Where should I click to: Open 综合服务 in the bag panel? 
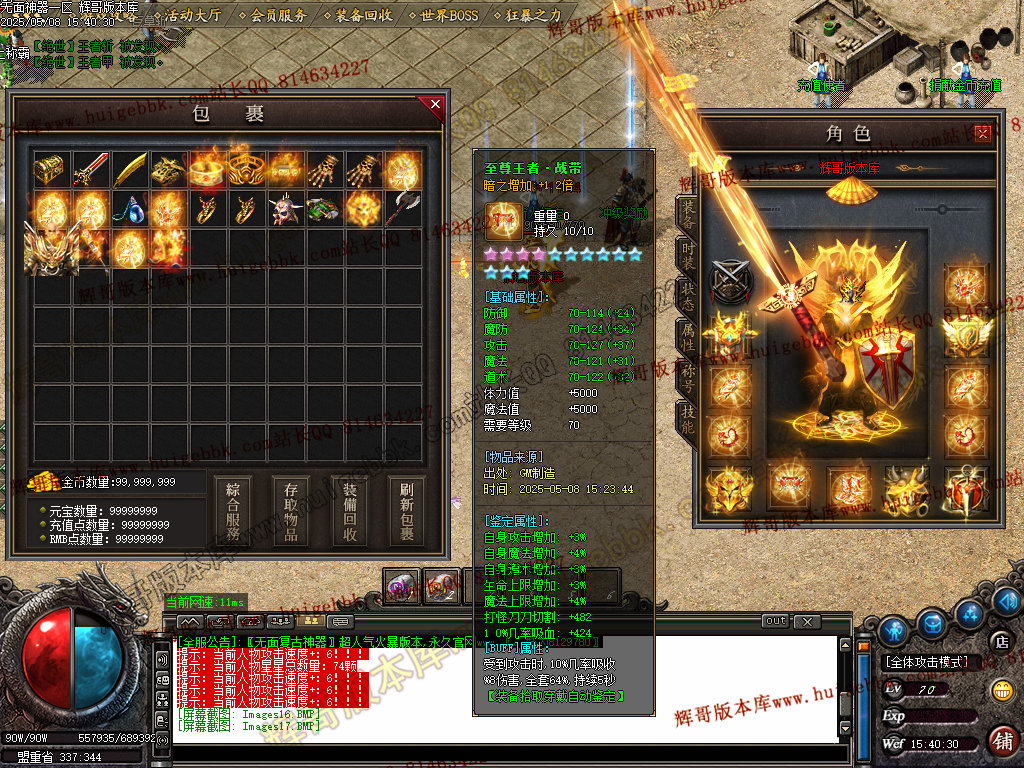[x=233, y=510]
